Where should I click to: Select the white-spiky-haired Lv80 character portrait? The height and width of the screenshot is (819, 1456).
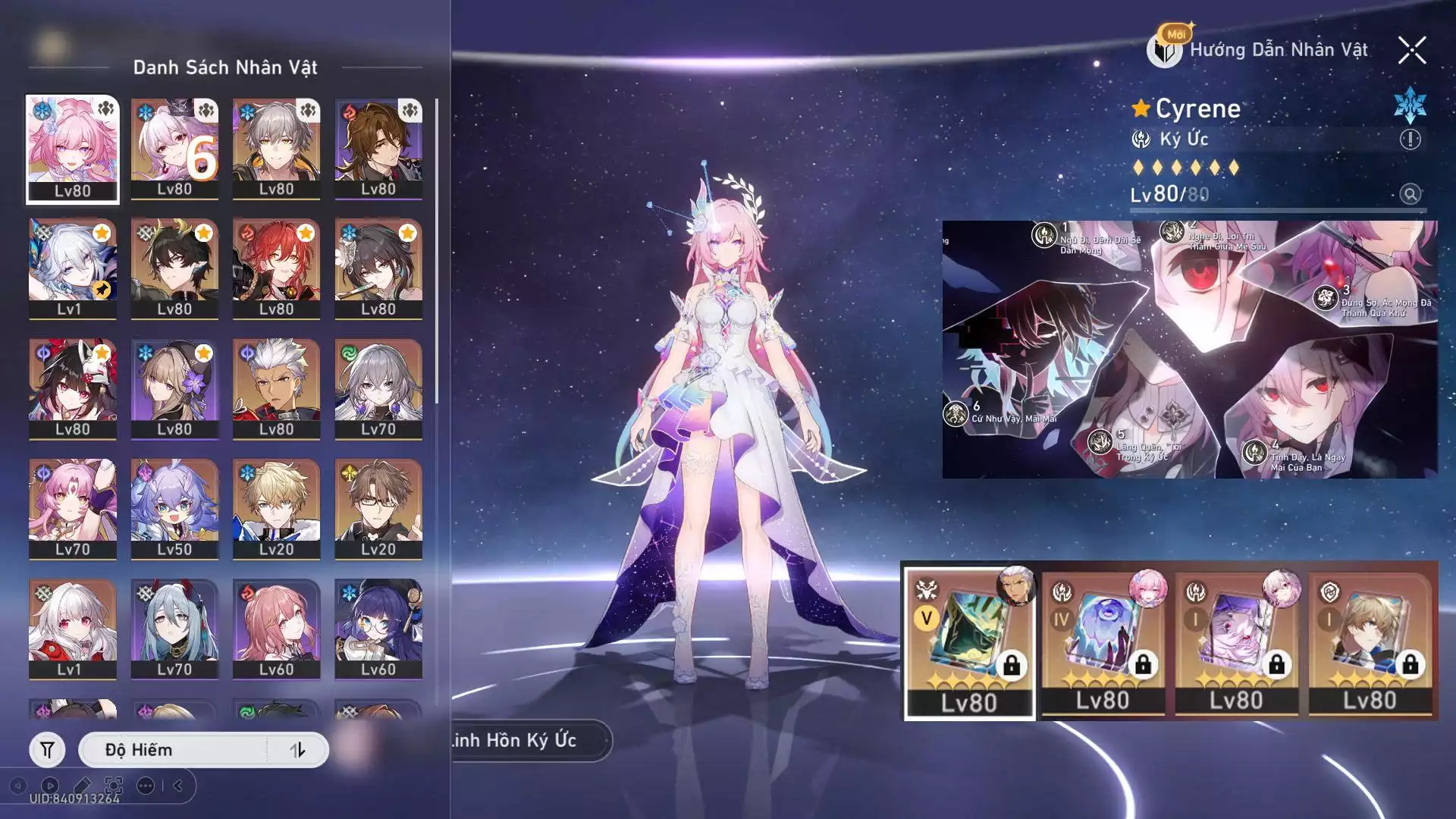tap(276, 388)
